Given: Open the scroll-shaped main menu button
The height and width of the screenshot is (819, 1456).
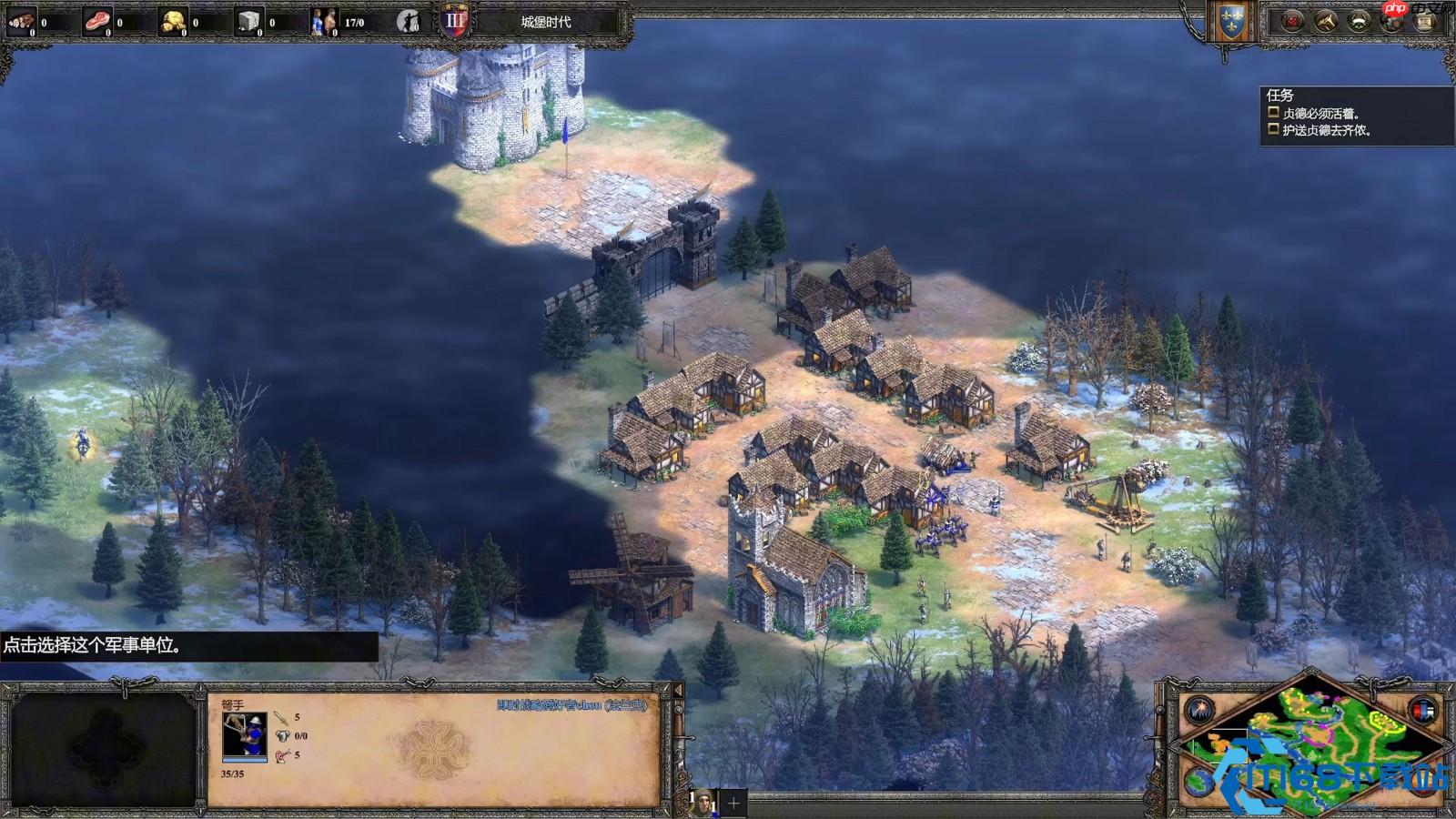Looking at the screenshot, I should click(x=1424, y=22).
